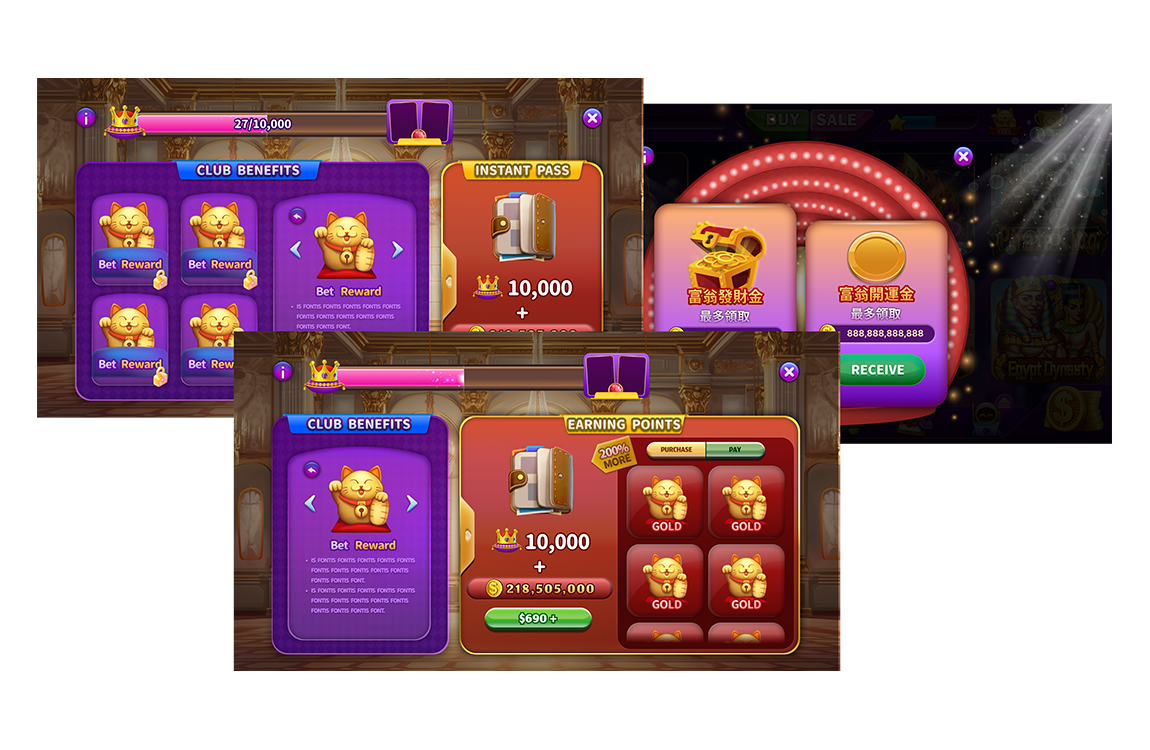
Task: Close the Earning Points window
Action: pos(789,372)
